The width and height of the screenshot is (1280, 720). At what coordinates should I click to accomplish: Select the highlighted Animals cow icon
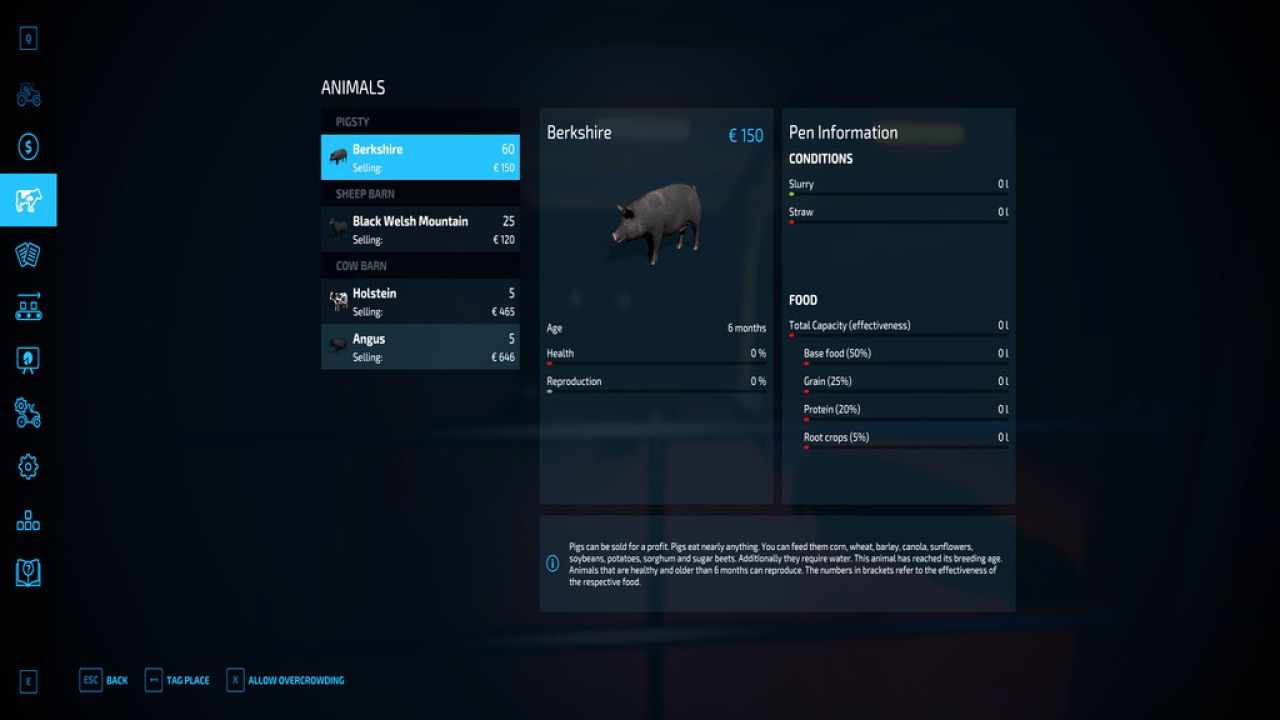pos(28,199)
